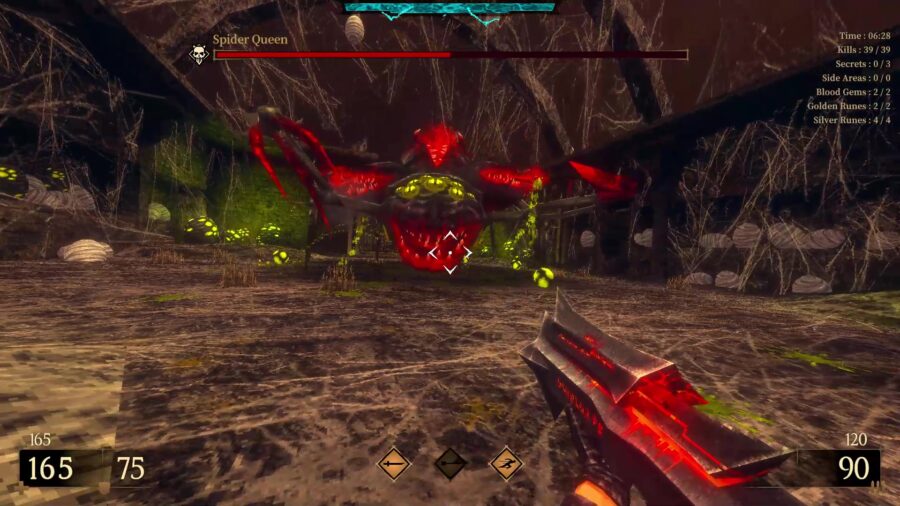
Task: Activate the sword ability diamond icon
Action: pos(394,463)
